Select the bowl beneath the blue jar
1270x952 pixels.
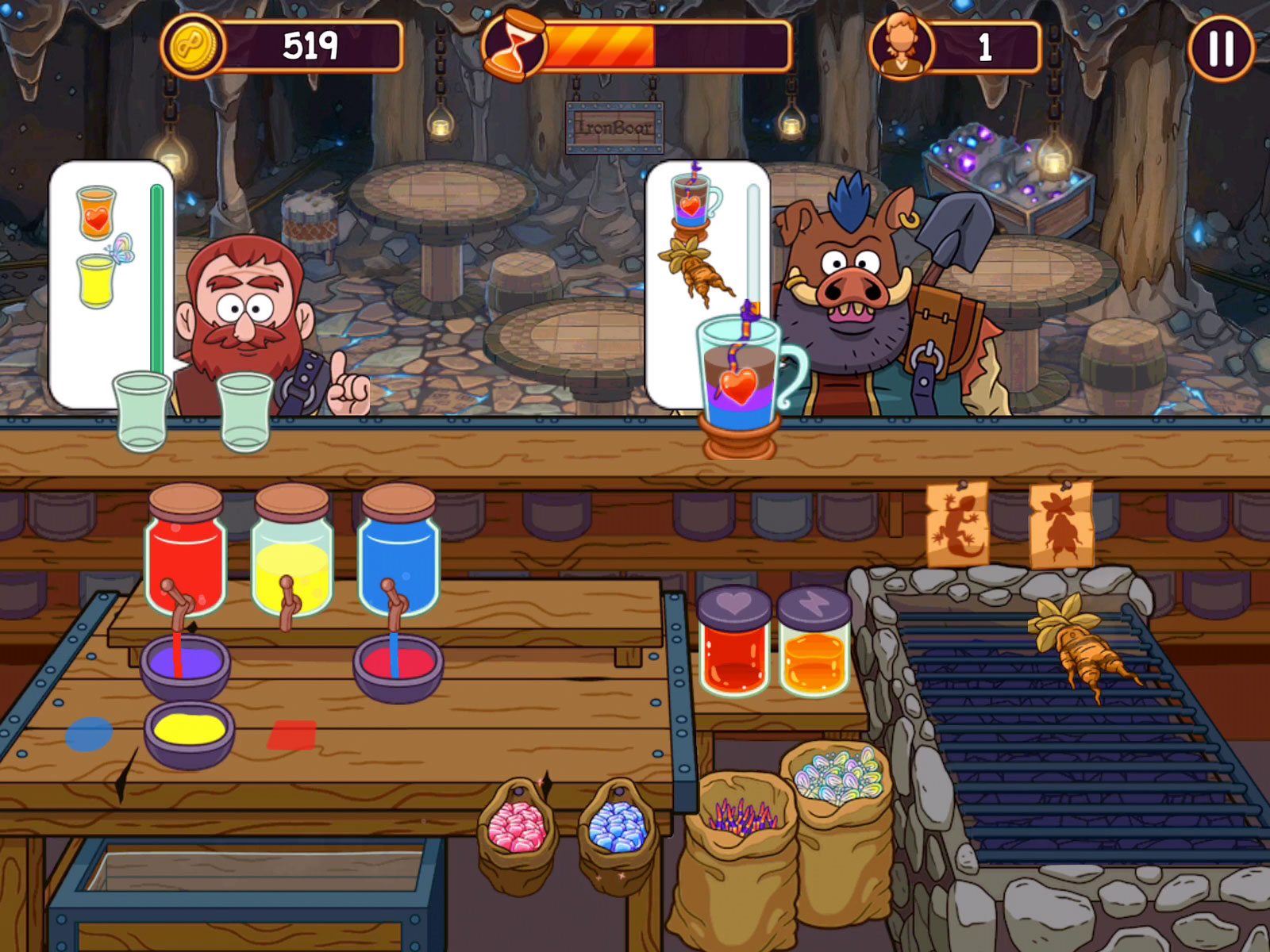(398, 665)
